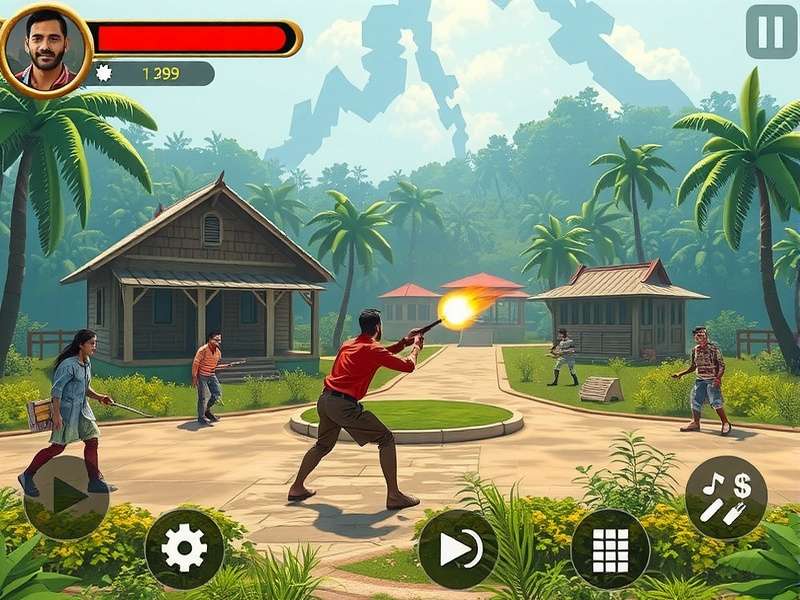Tap the translucent play arrow button

(x=66, y=497)
